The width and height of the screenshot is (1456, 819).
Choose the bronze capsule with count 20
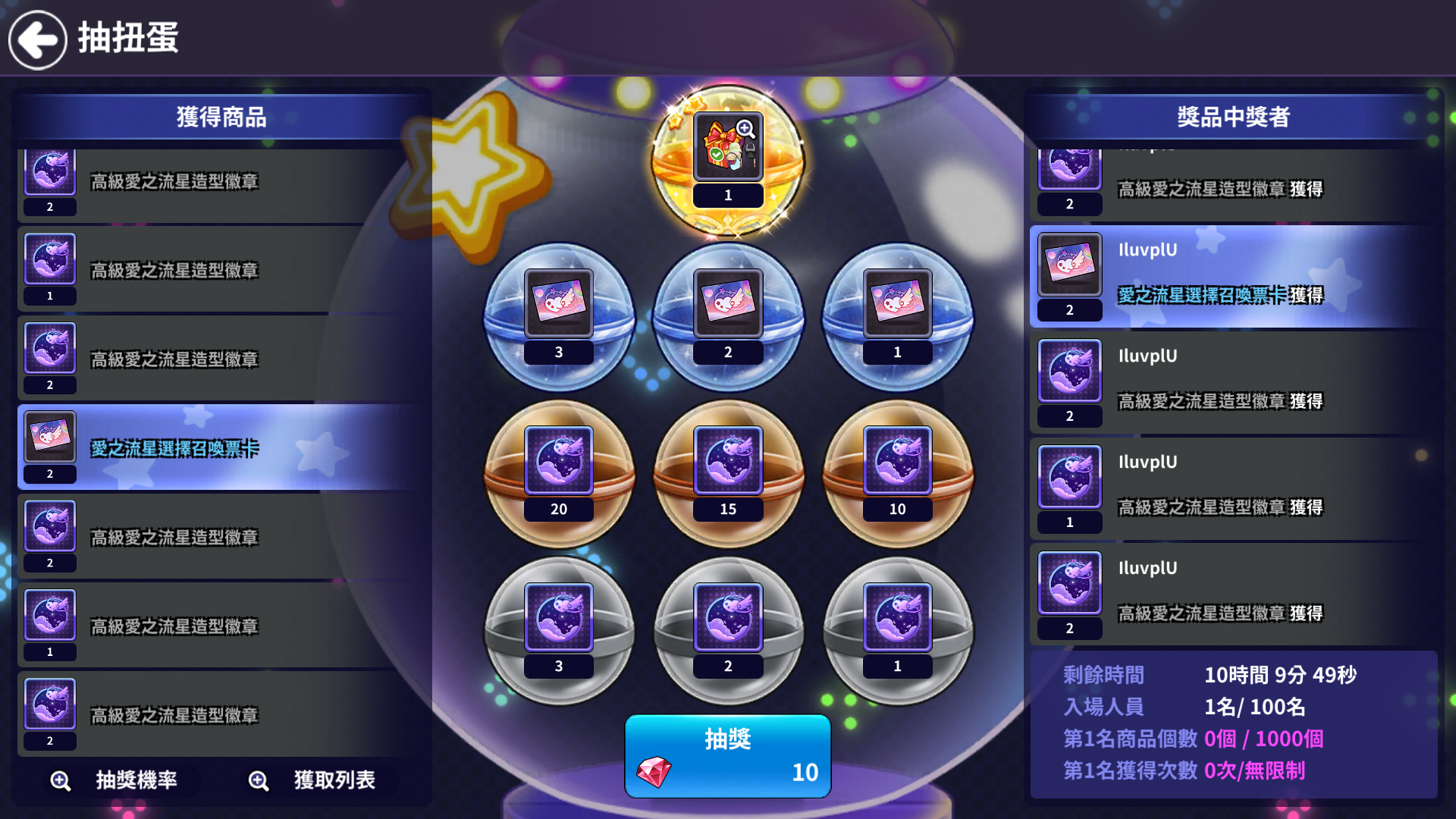559,473
